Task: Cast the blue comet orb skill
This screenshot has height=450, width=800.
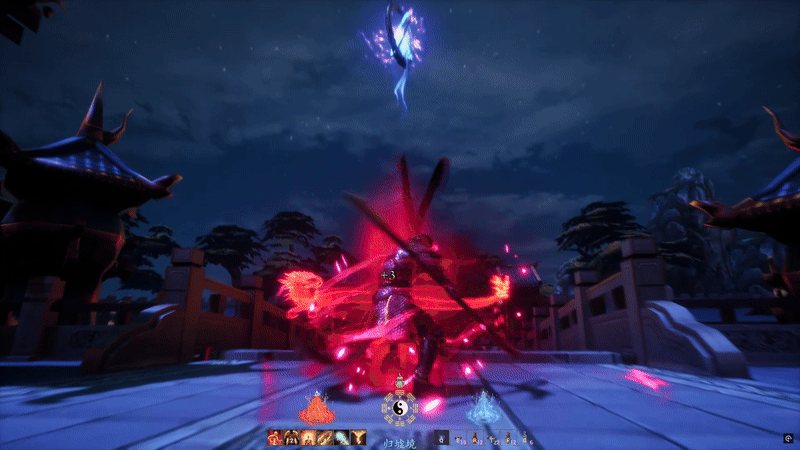Action: pos(340,437)
